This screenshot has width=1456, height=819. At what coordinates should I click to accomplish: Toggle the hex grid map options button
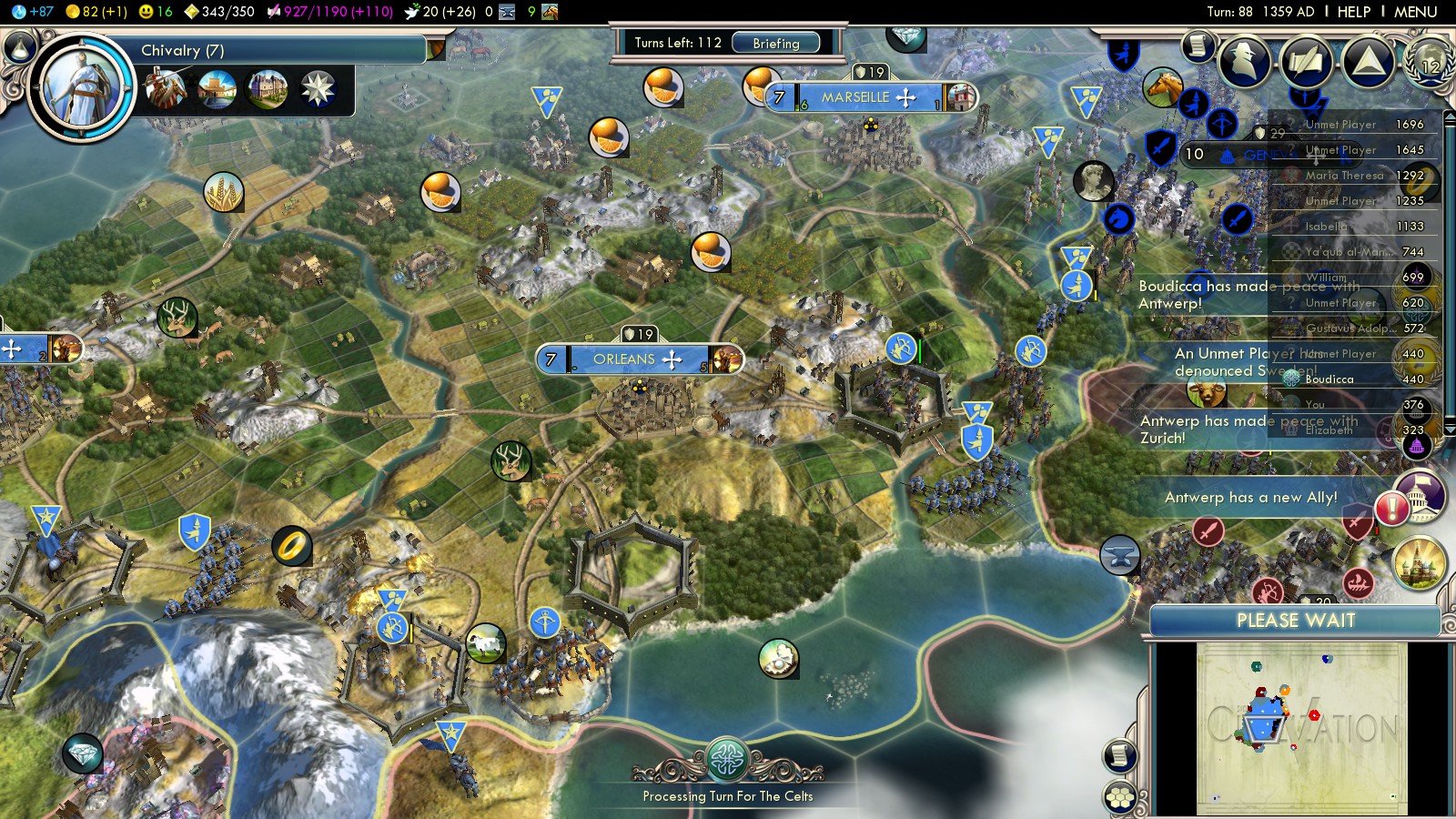point(1119,798)
